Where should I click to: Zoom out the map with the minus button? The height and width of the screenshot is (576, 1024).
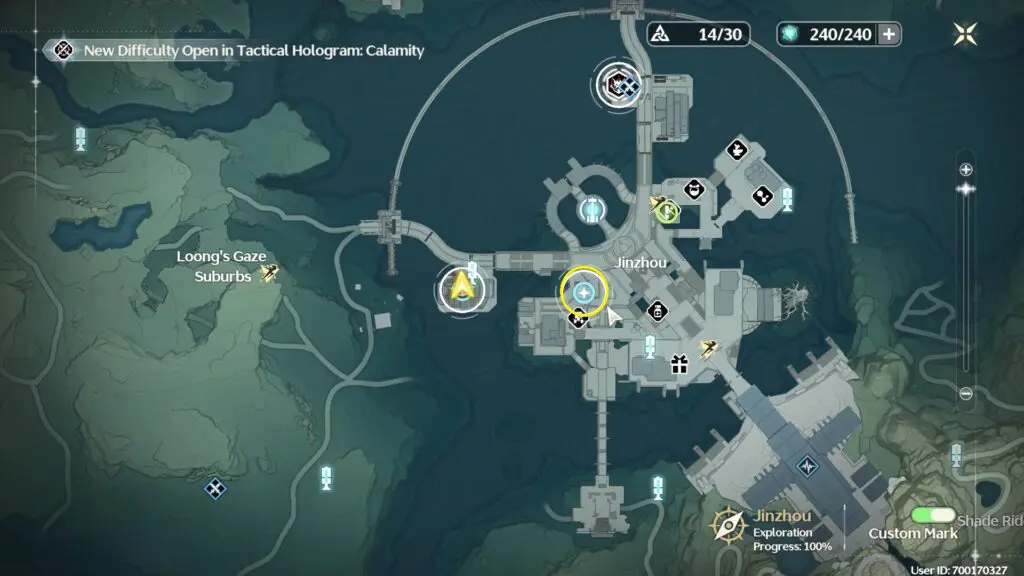[x=965, y=394]
